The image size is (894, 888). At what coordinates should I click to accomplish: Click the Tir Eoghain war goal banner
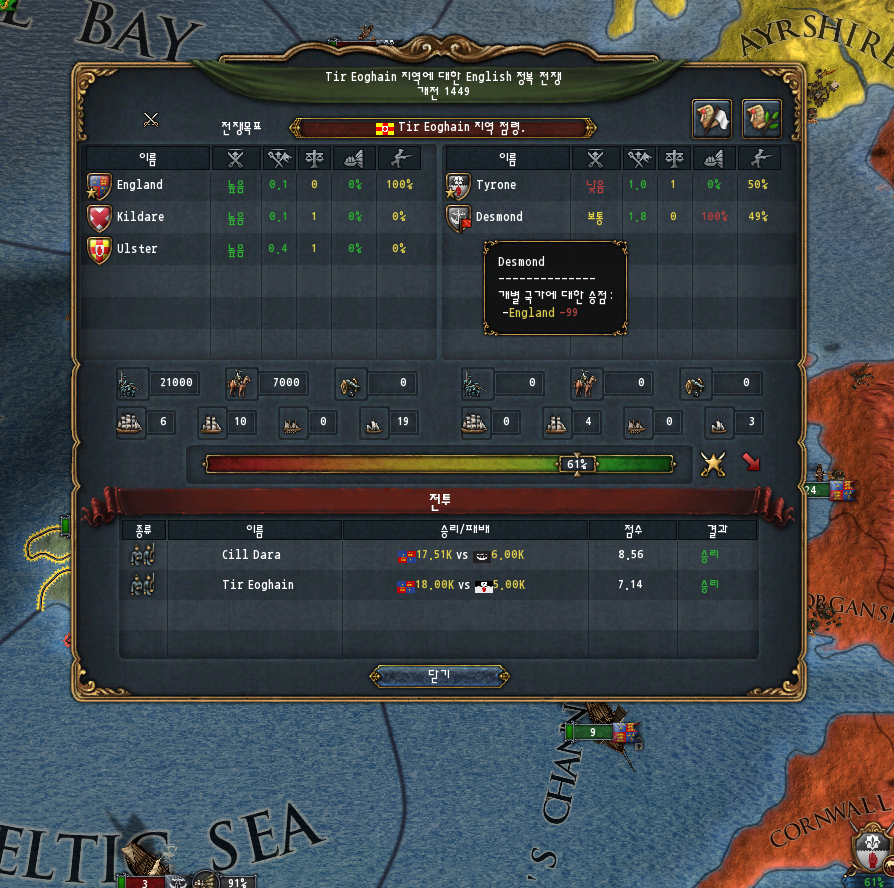point(442,128)
